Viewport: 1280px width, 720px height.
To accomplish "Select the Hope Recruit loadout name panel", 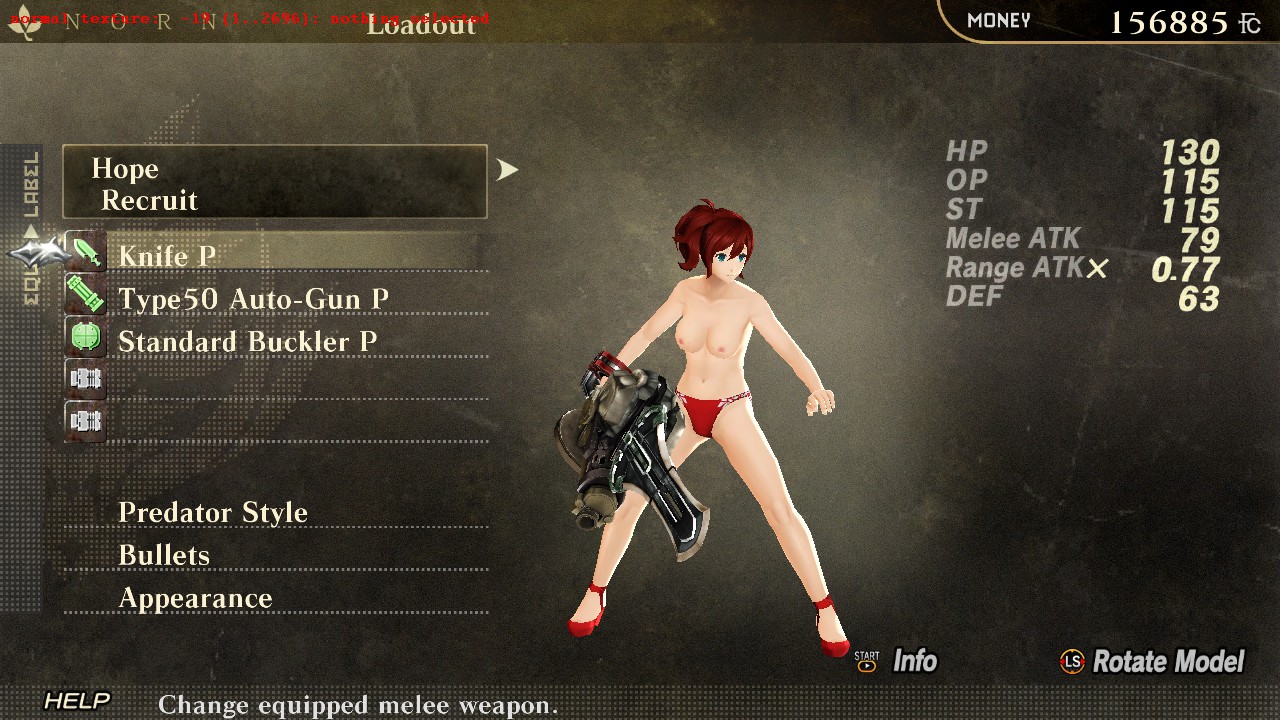I will [275, 182].
